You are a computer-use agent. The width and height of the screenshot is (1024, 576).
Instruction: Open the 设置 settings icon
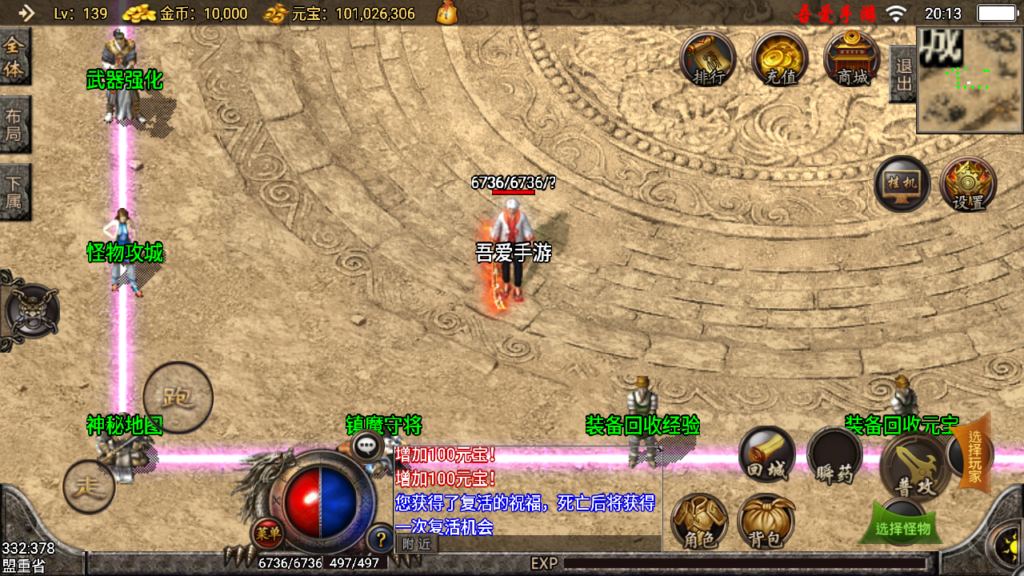tap(968, 184)
